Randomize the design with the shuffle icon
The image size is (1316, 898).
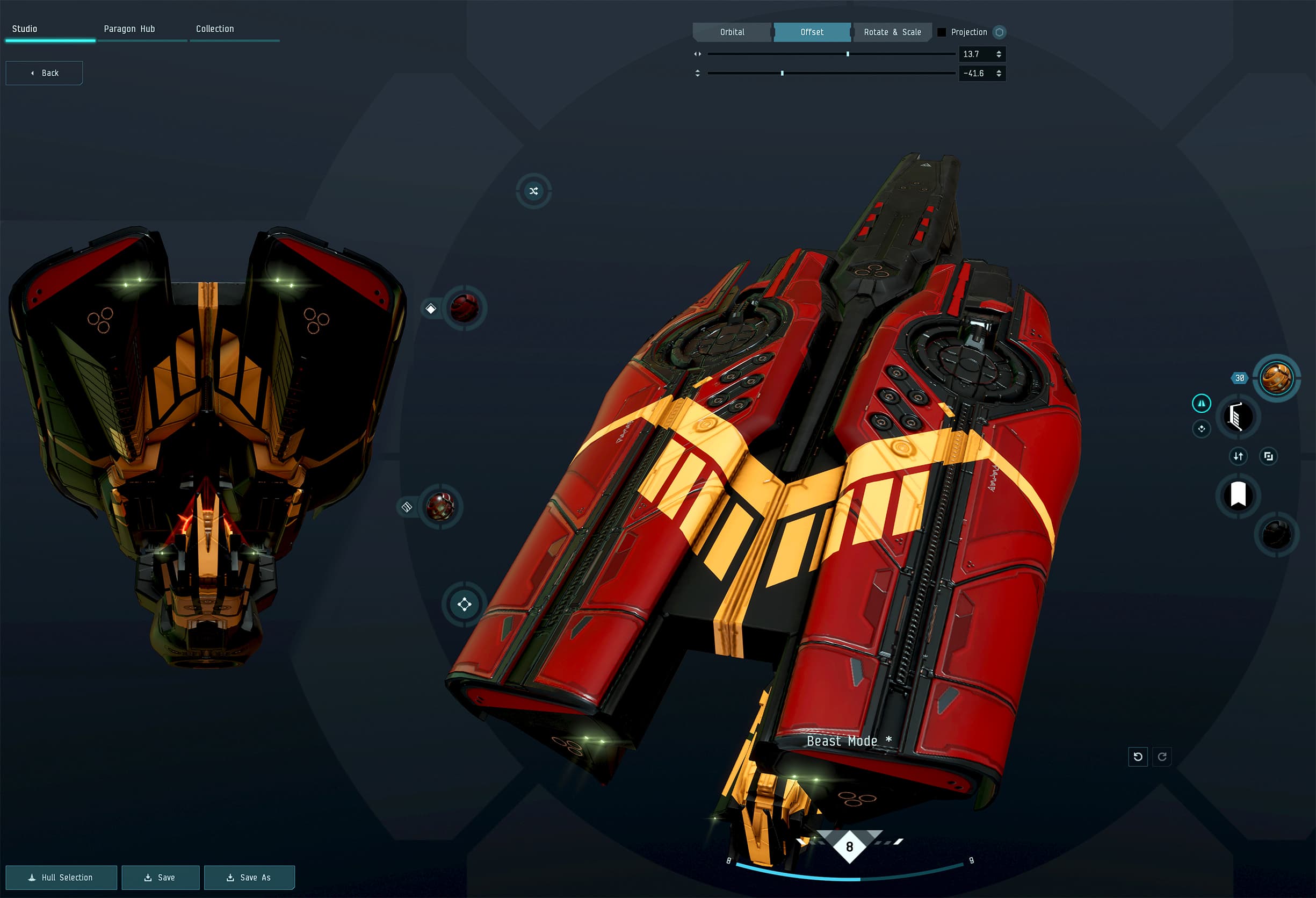[x=533, y=191]
